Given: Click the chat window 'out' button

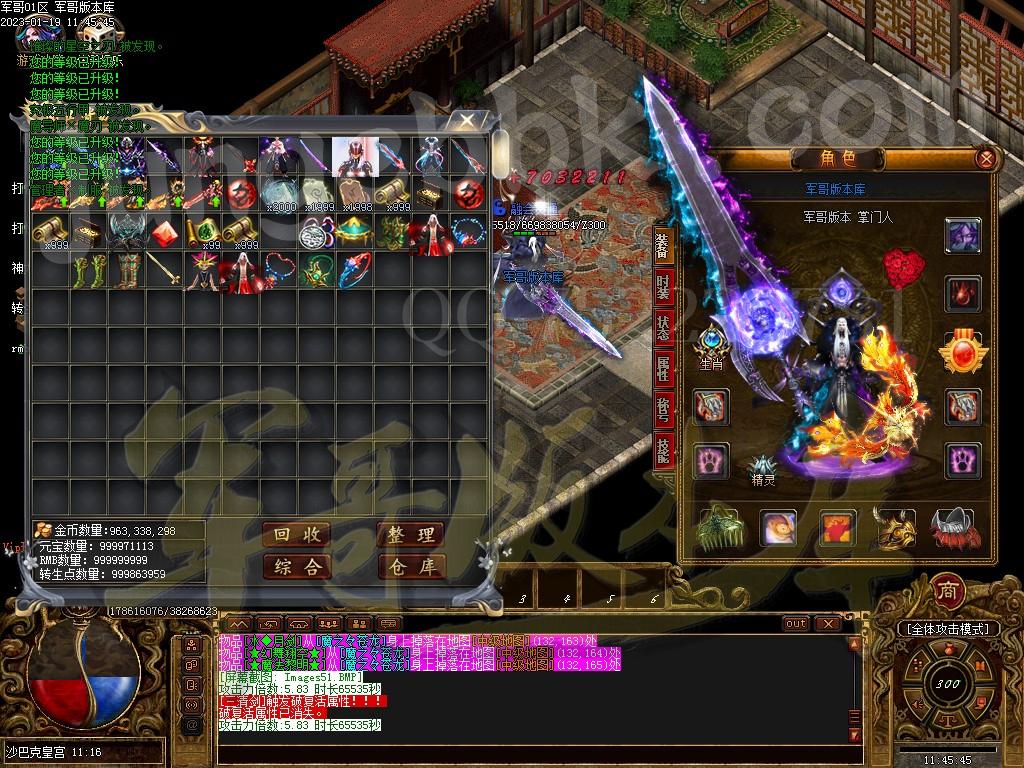Looking at the screenshot, I should coord(796,623).
